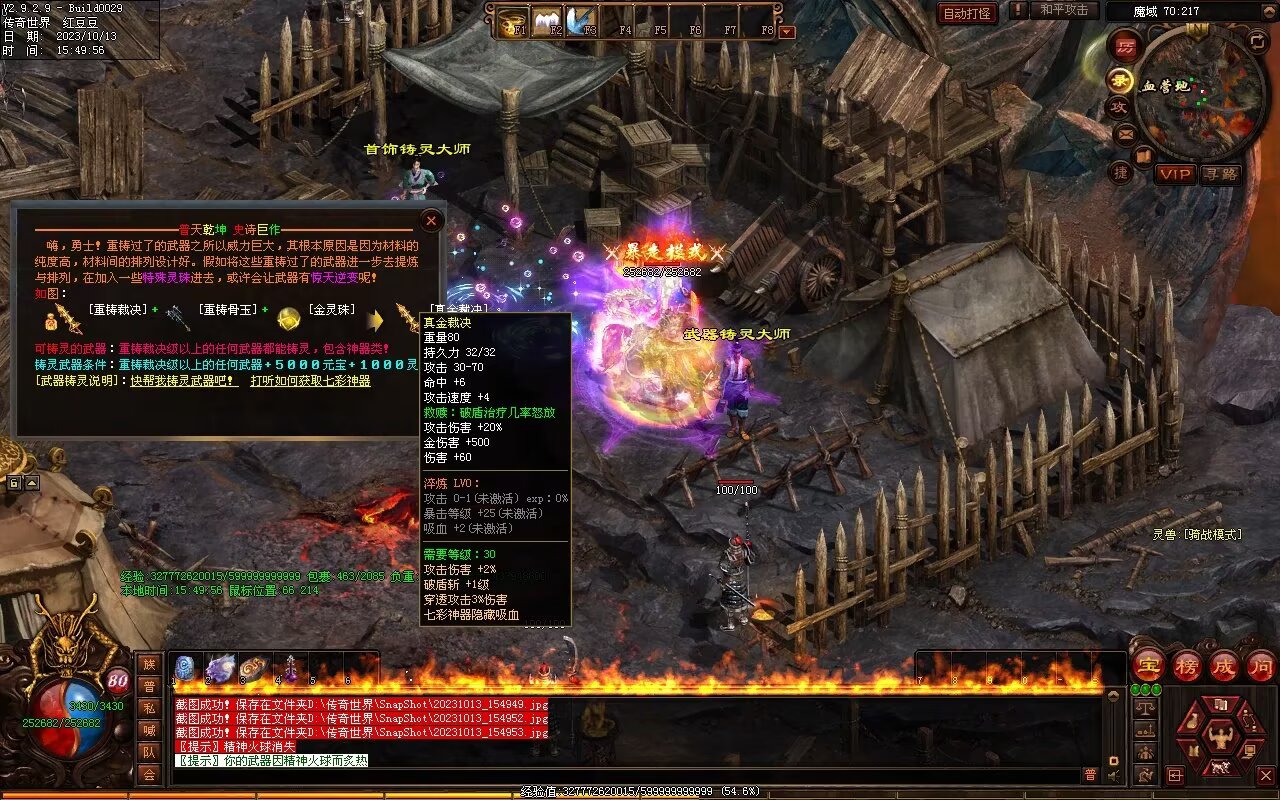Switch chat to the 私 private channel

[x=149, y=708]
